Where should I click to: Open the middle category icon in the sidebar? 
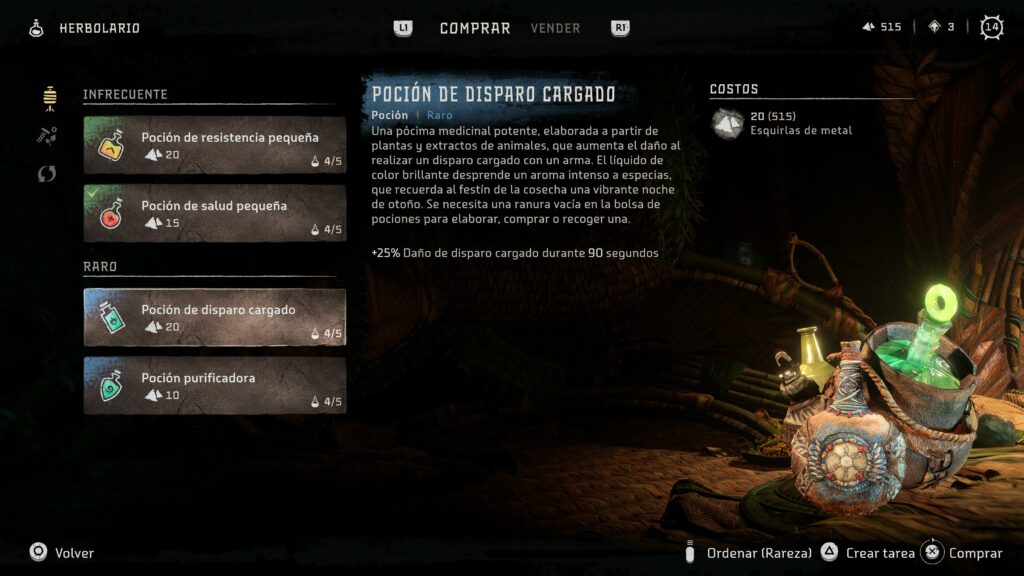[x=47, y=135]
